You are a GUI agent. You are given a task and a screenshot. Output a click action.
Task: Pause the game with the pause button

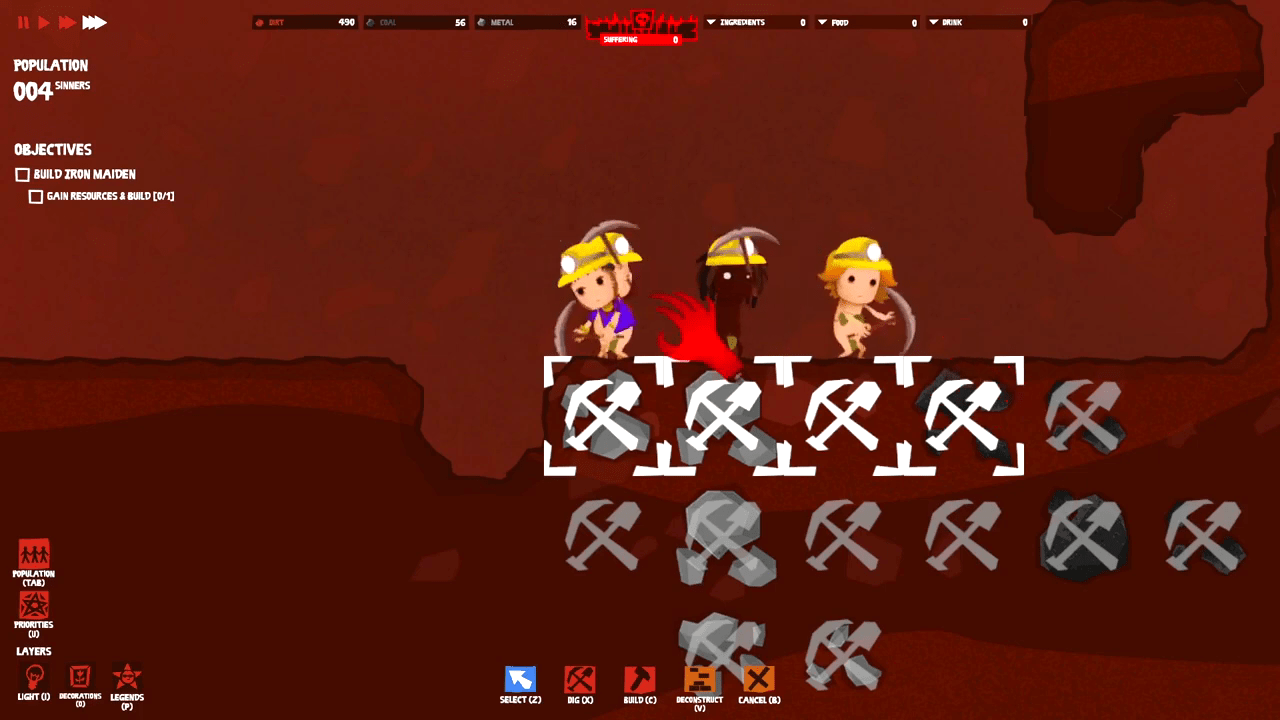pyautogui.click(x=23, y=22)
